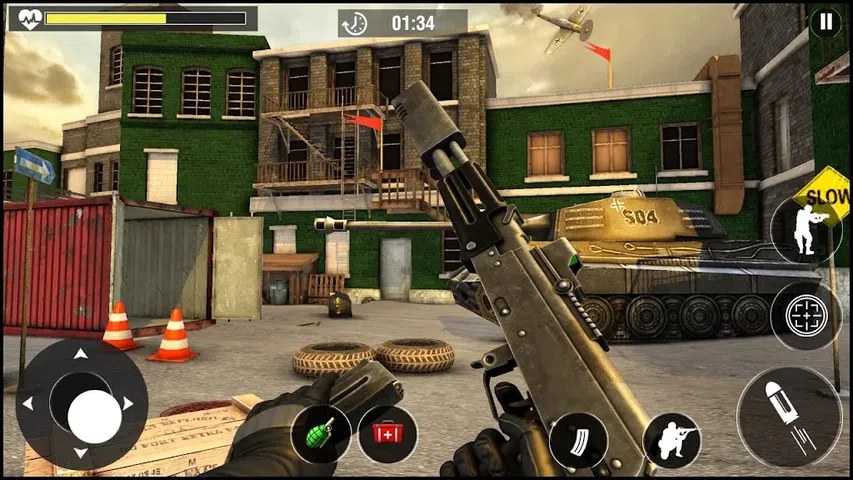Screen dimensions: 853x480
Task: Throw a grenade using the grenade icon
Action: point(321,434)
